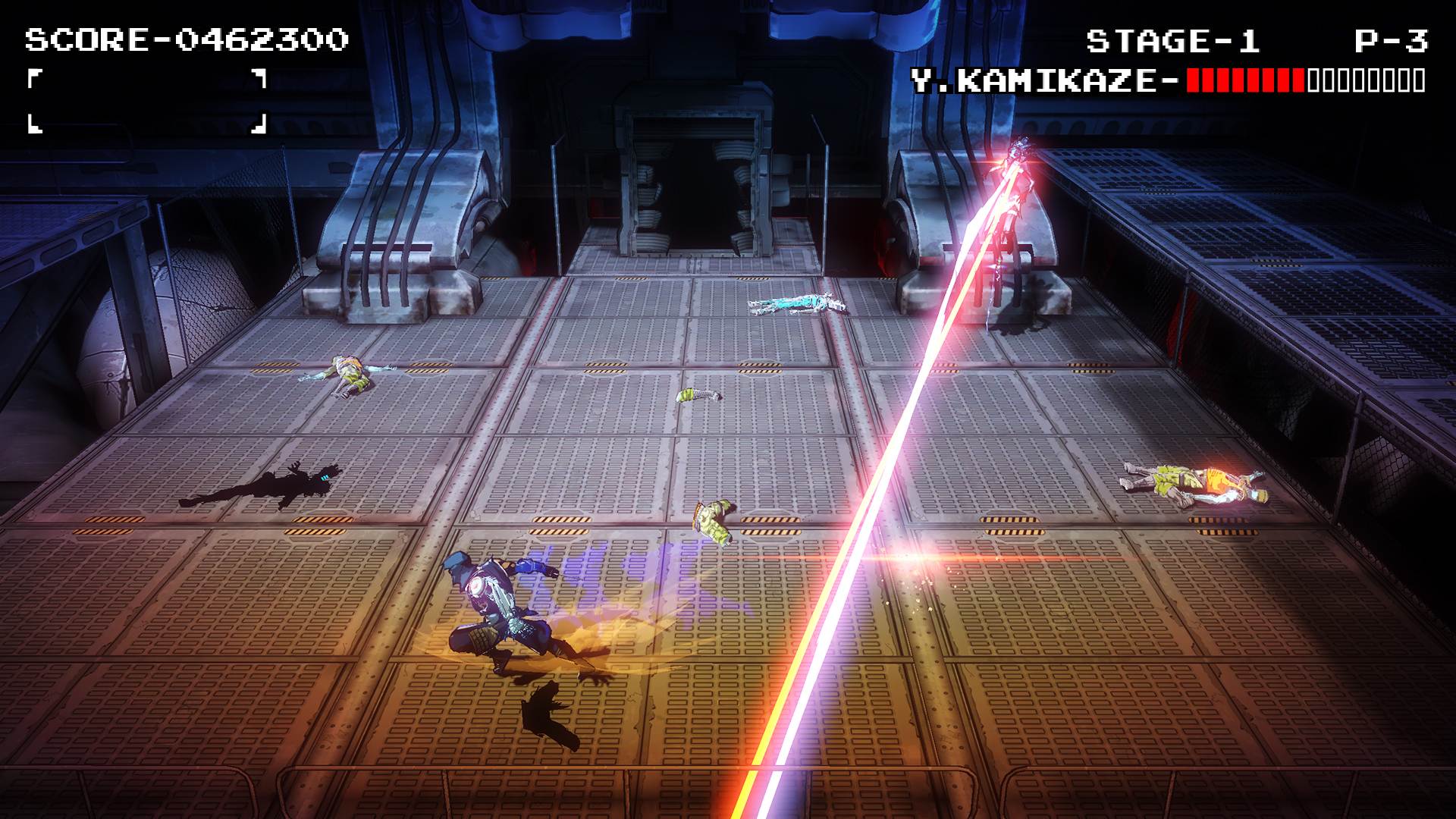Click the severed green arm on floor
Image resolution: width=1456 pixels, height=819 pixels.
[713, 516]
